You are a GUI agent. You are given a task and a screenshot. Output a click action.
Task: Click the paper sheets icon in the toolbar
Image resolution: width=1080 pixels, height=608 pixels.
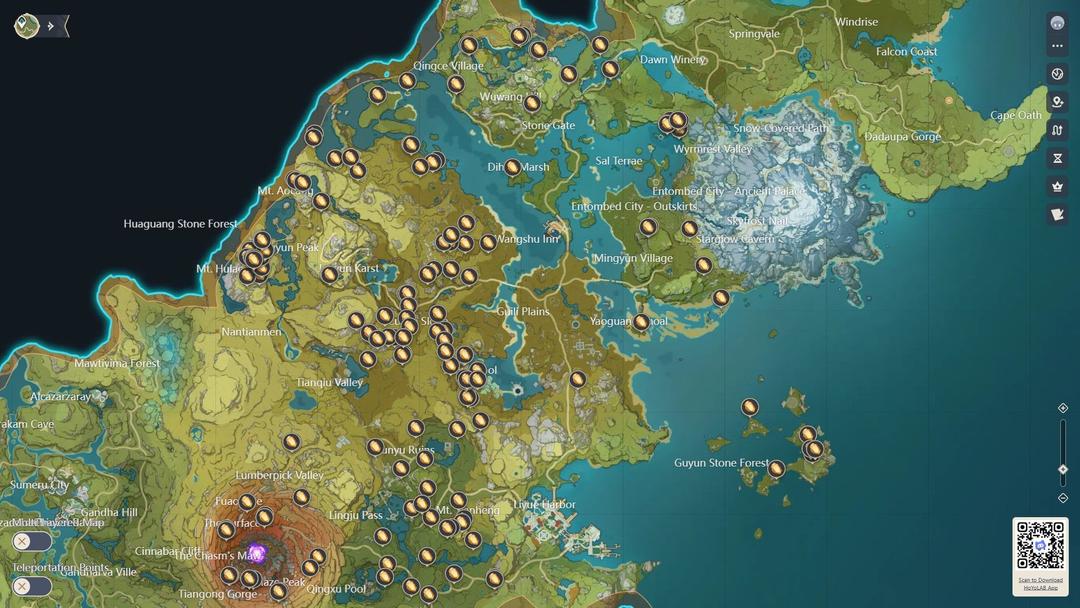(1057, 214)
